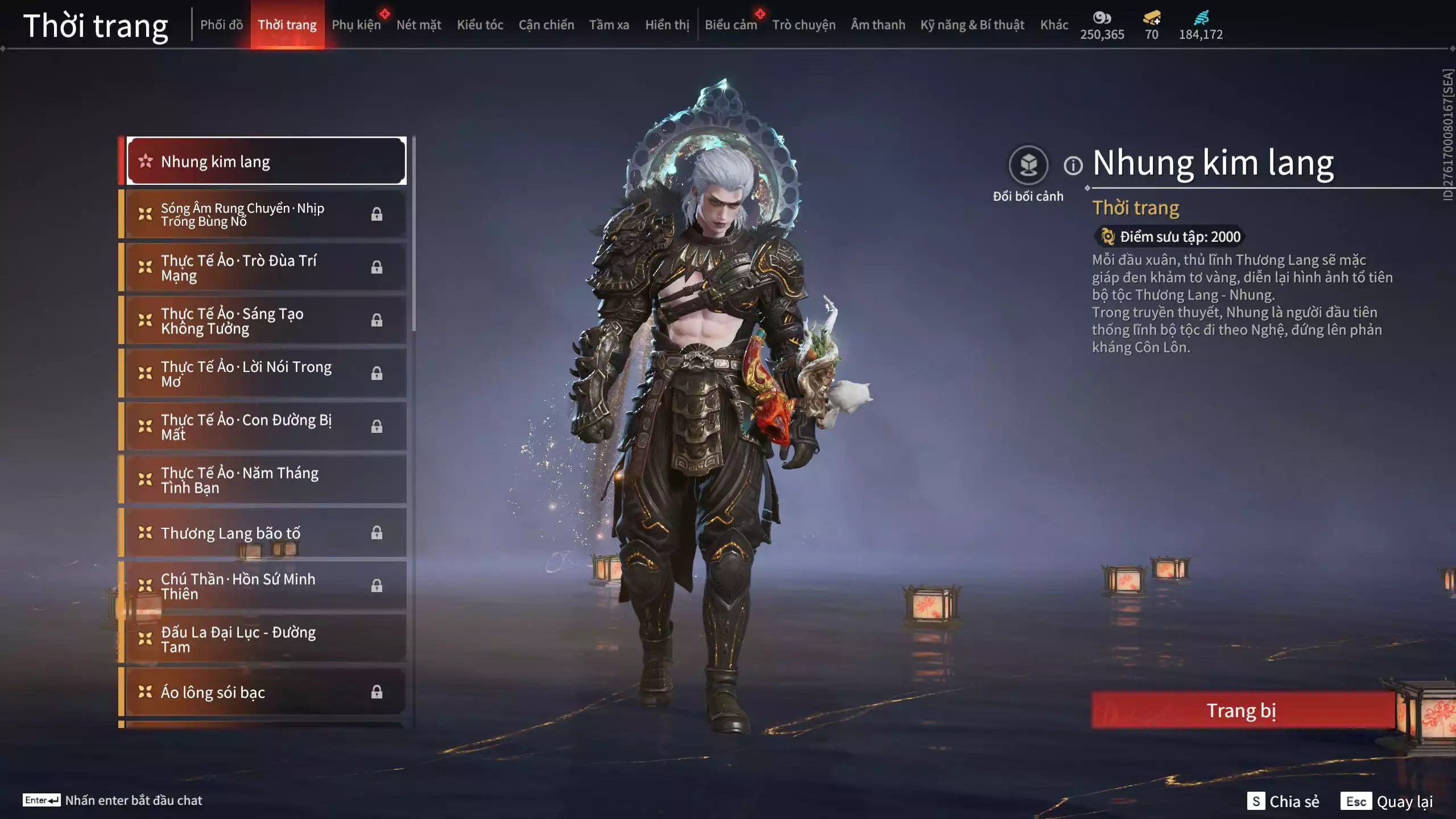Screen dimensions: 1456x819
Task: Open the outfit info icon
Action: pyautogui.click(x=1073, y=166)
